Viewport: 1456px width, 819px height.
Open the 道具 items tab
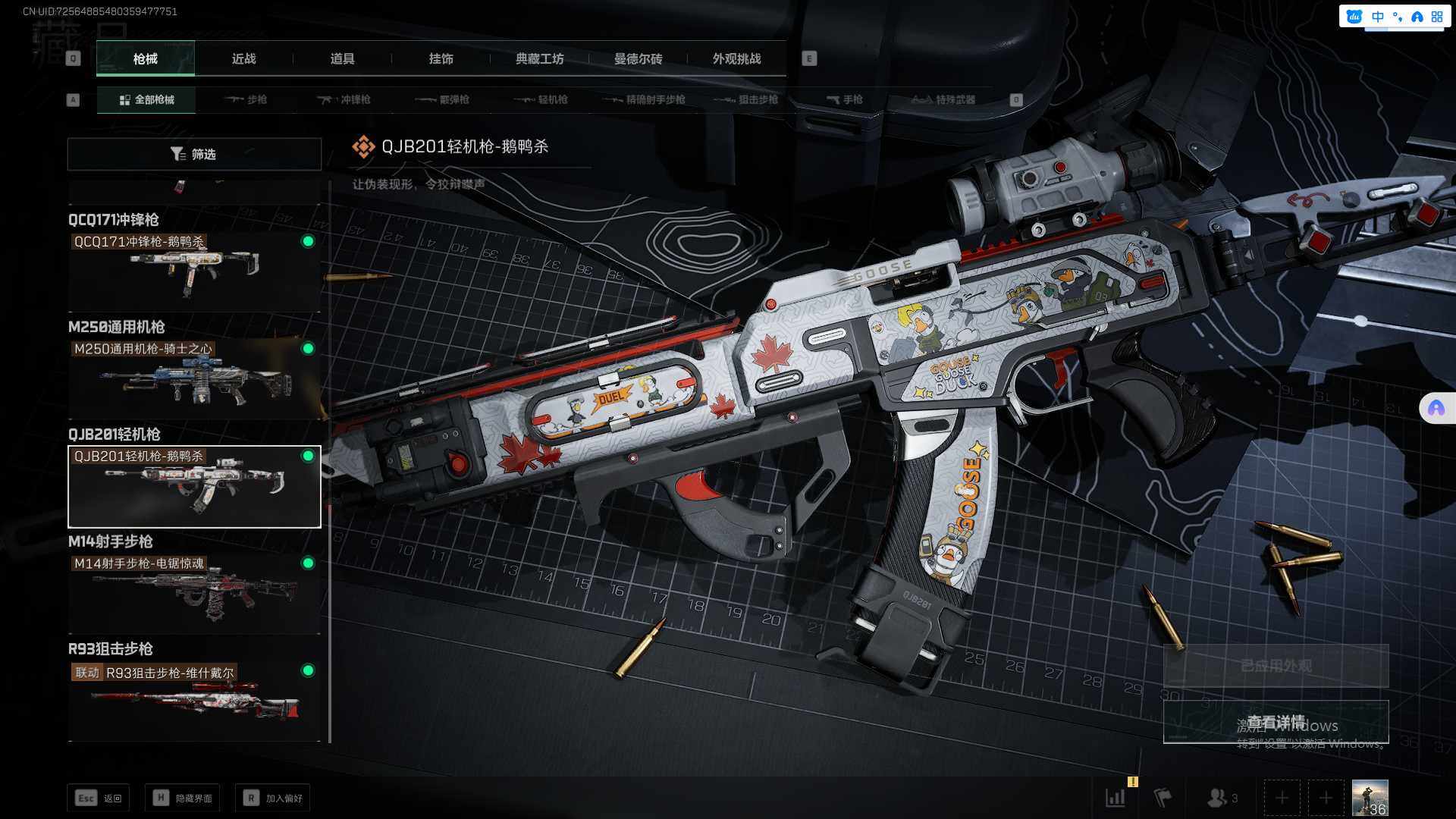(342, 59)
